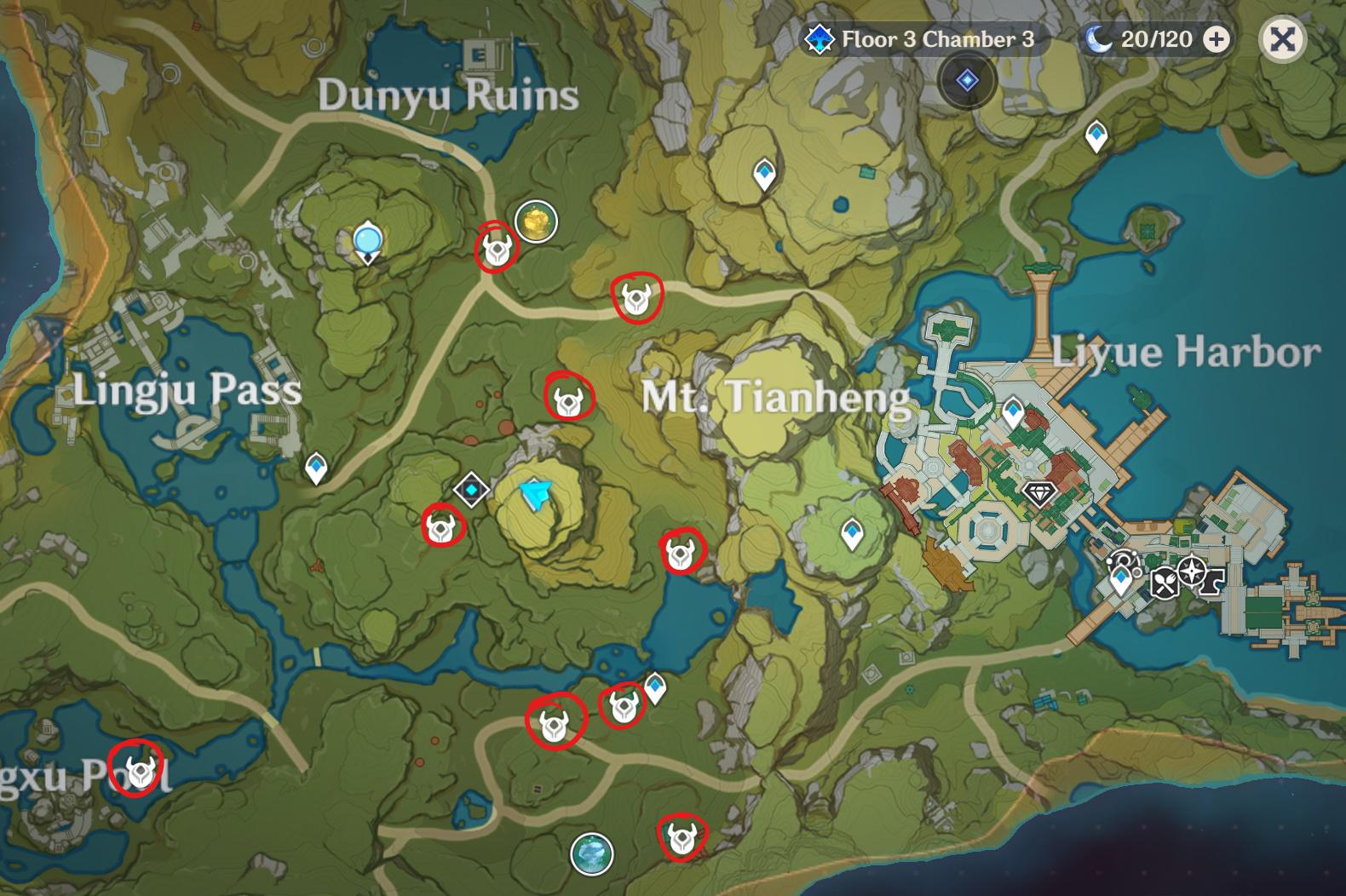
Task: Click the dark domain marker at the top center
Action: click(x=967, y=78)
